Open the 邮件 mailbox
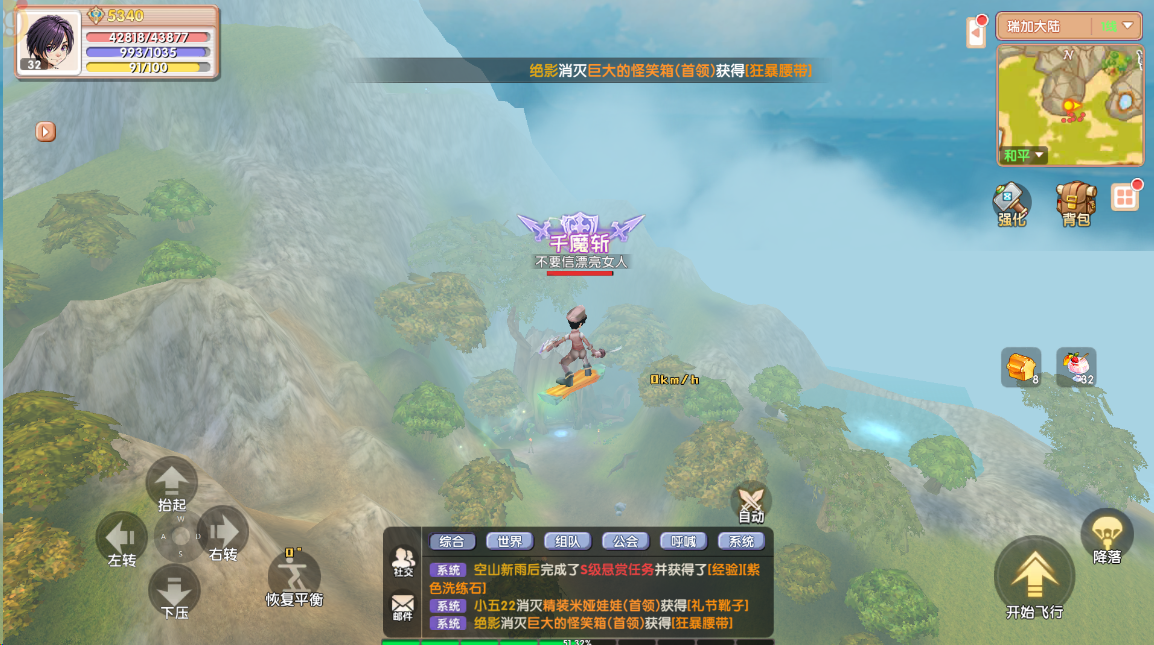1154x645 pixels. (x=402, y=606)
